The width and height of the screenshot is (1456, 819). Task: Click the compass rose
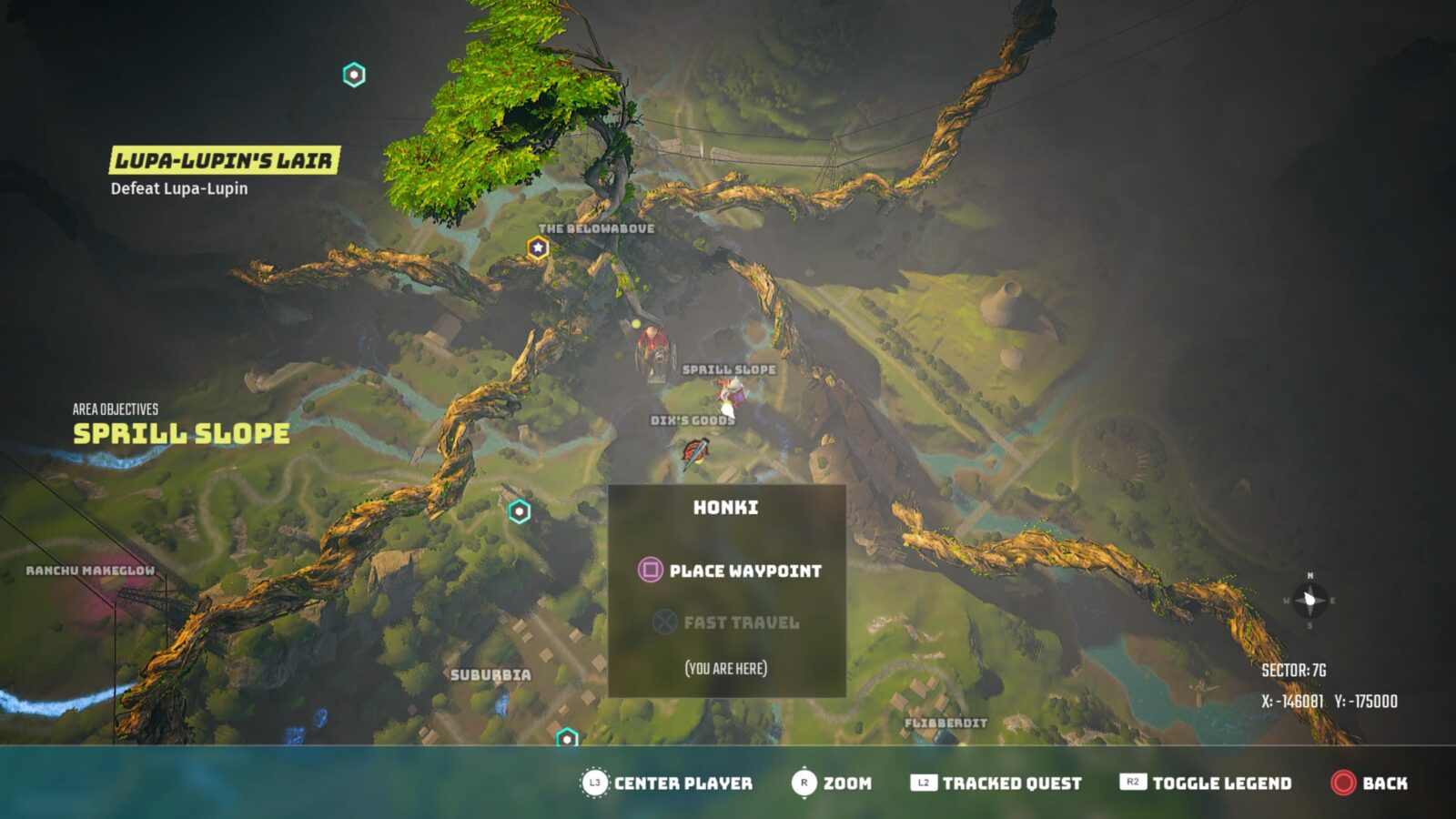[1309, 600]
